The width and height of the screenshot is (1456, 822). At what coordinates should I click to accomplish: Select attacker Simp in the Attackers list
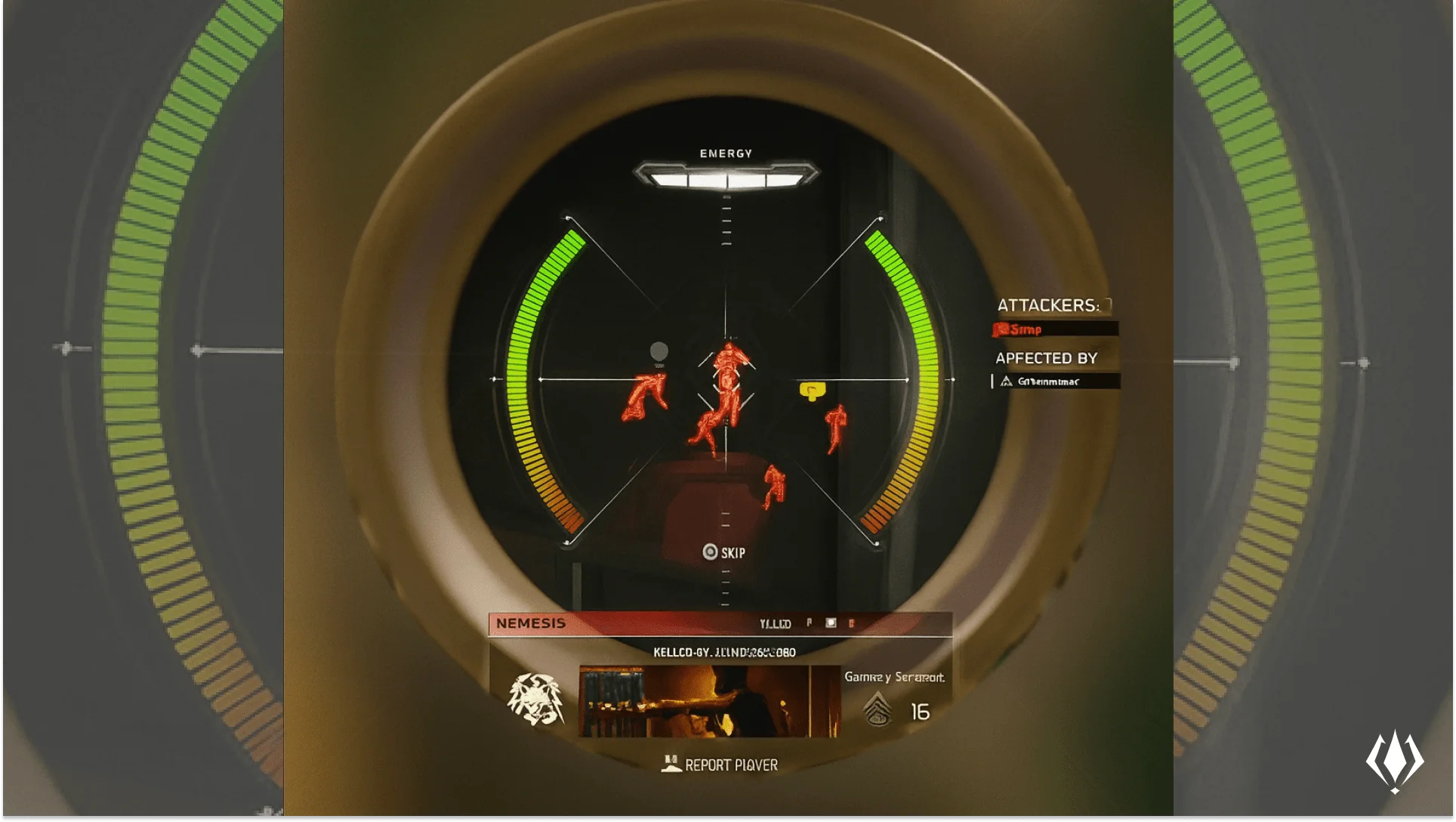1054,329
